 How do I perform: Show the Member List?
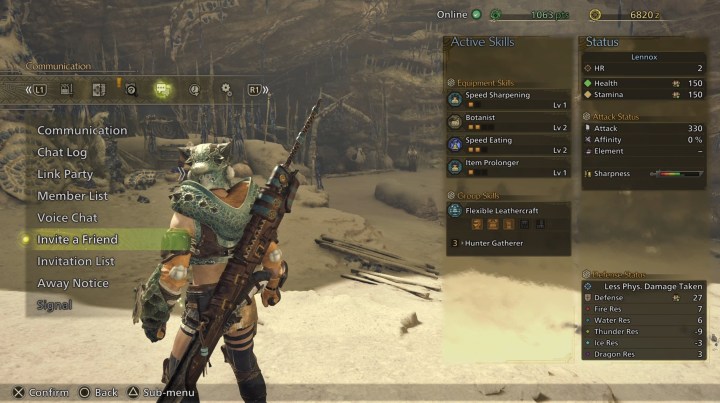72,196
